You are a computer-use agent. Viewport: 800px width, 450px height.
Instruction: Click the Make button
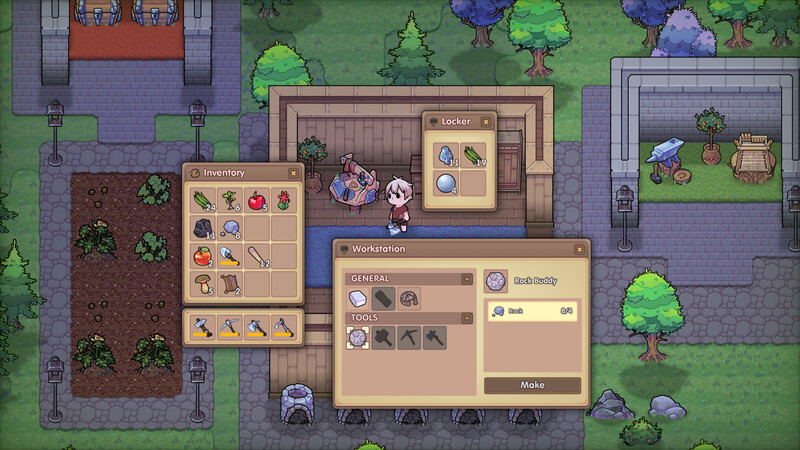[x=532, y=385]
